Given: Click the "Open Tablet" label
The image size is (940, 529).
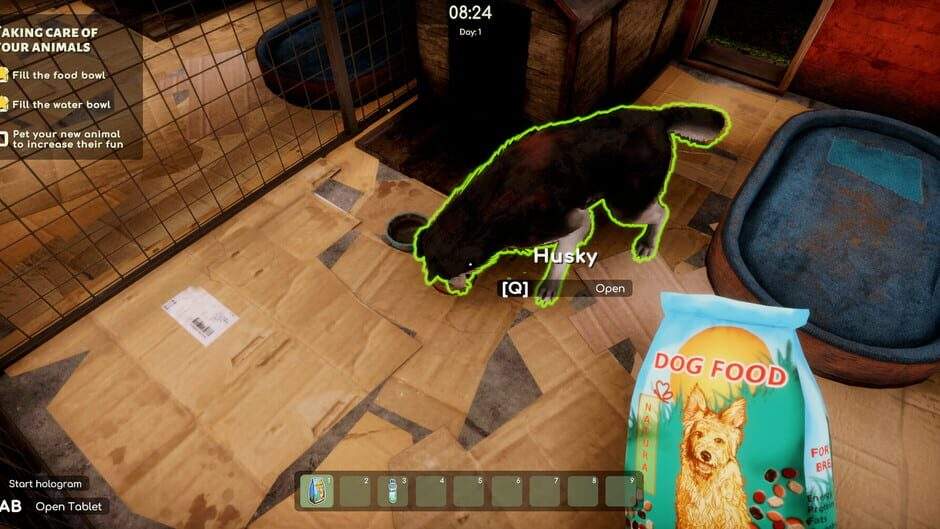Looking at the screenshot, I should point(70,506).
